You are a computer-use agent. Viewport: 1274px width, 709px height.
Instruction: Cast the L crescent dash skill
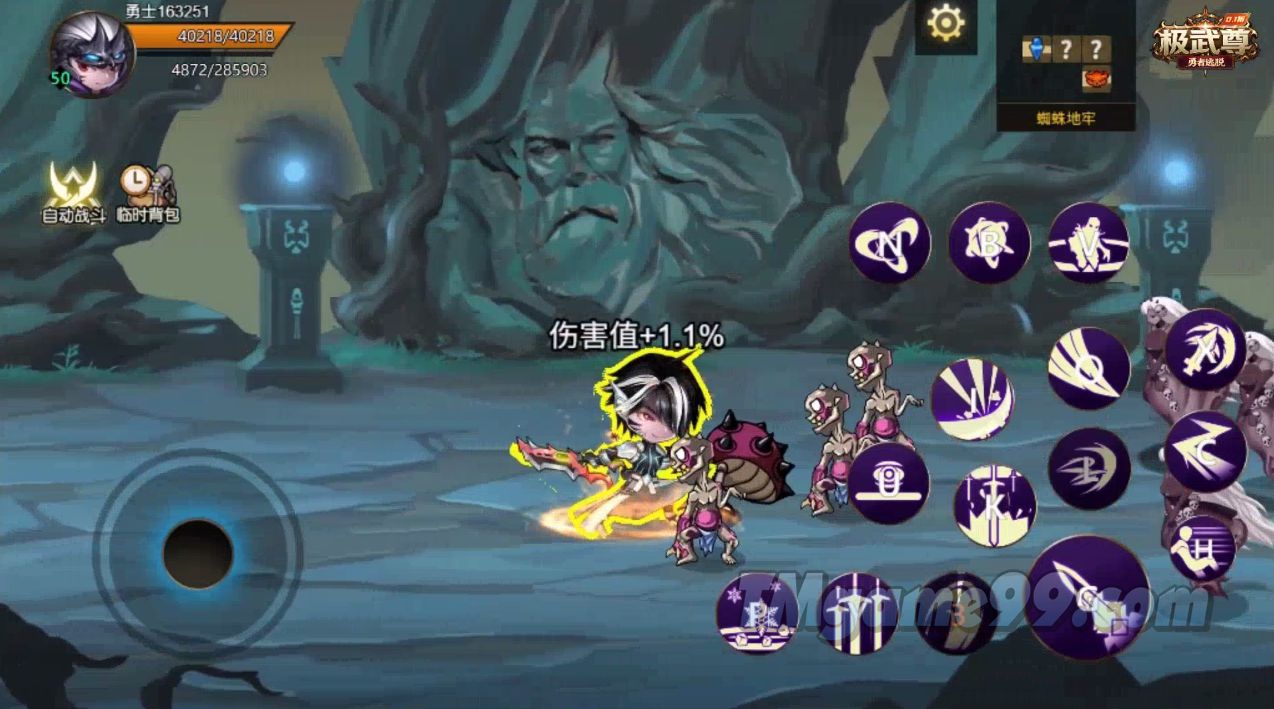[x=1089, y=468]
